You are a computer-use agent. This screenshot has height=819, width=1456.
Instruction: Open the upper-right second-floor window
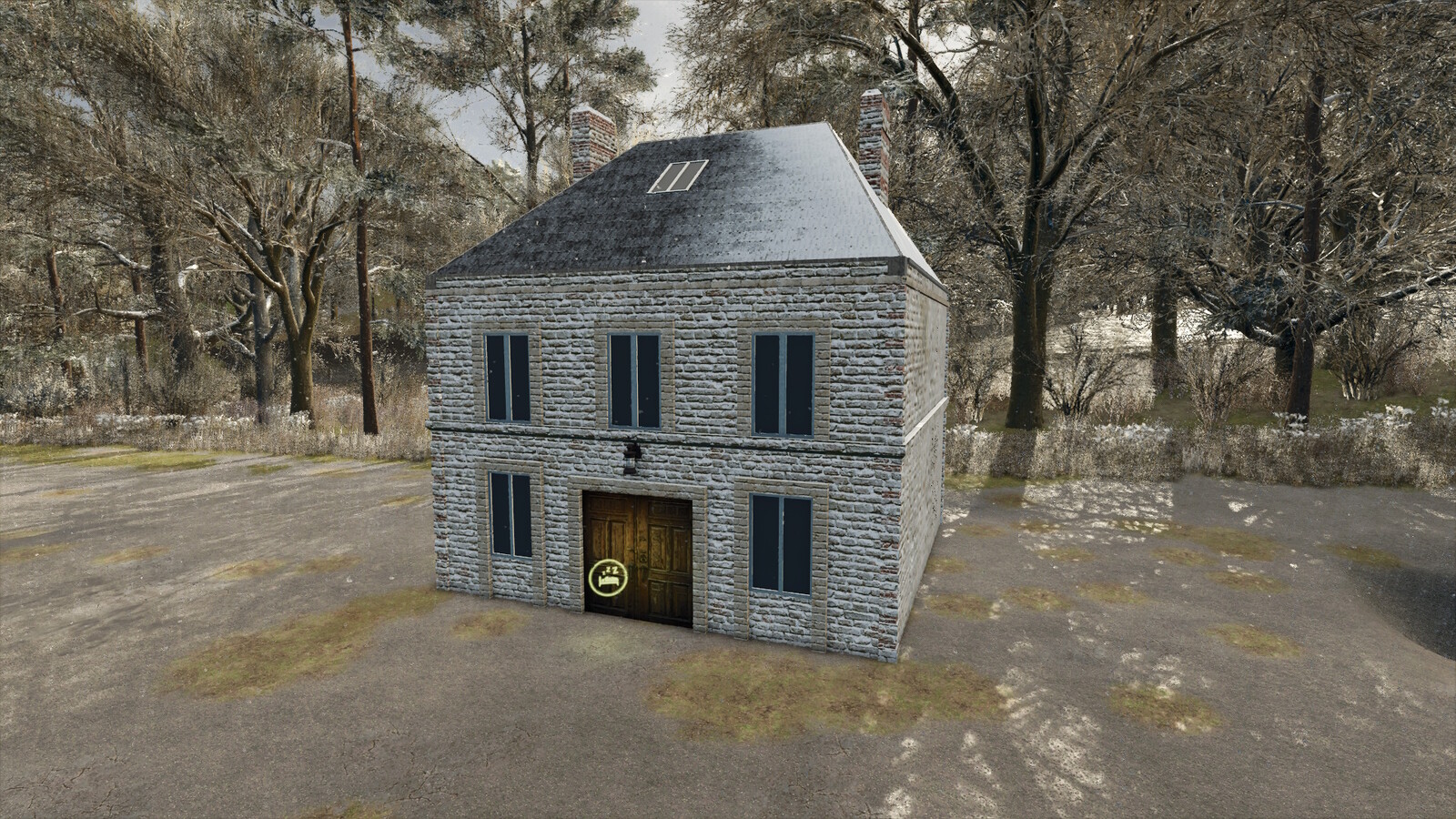tap(784, 385)
